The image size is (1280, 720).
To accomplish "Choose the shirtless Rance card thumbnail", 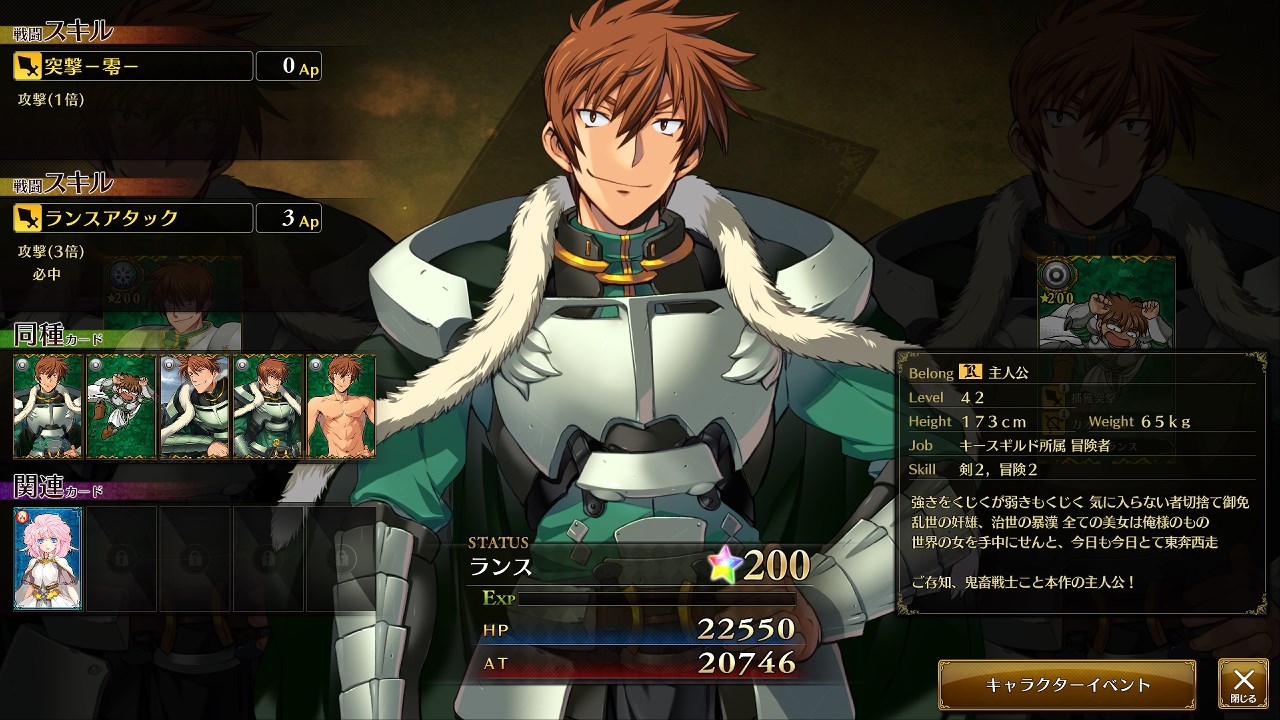I will click(341, 405).
